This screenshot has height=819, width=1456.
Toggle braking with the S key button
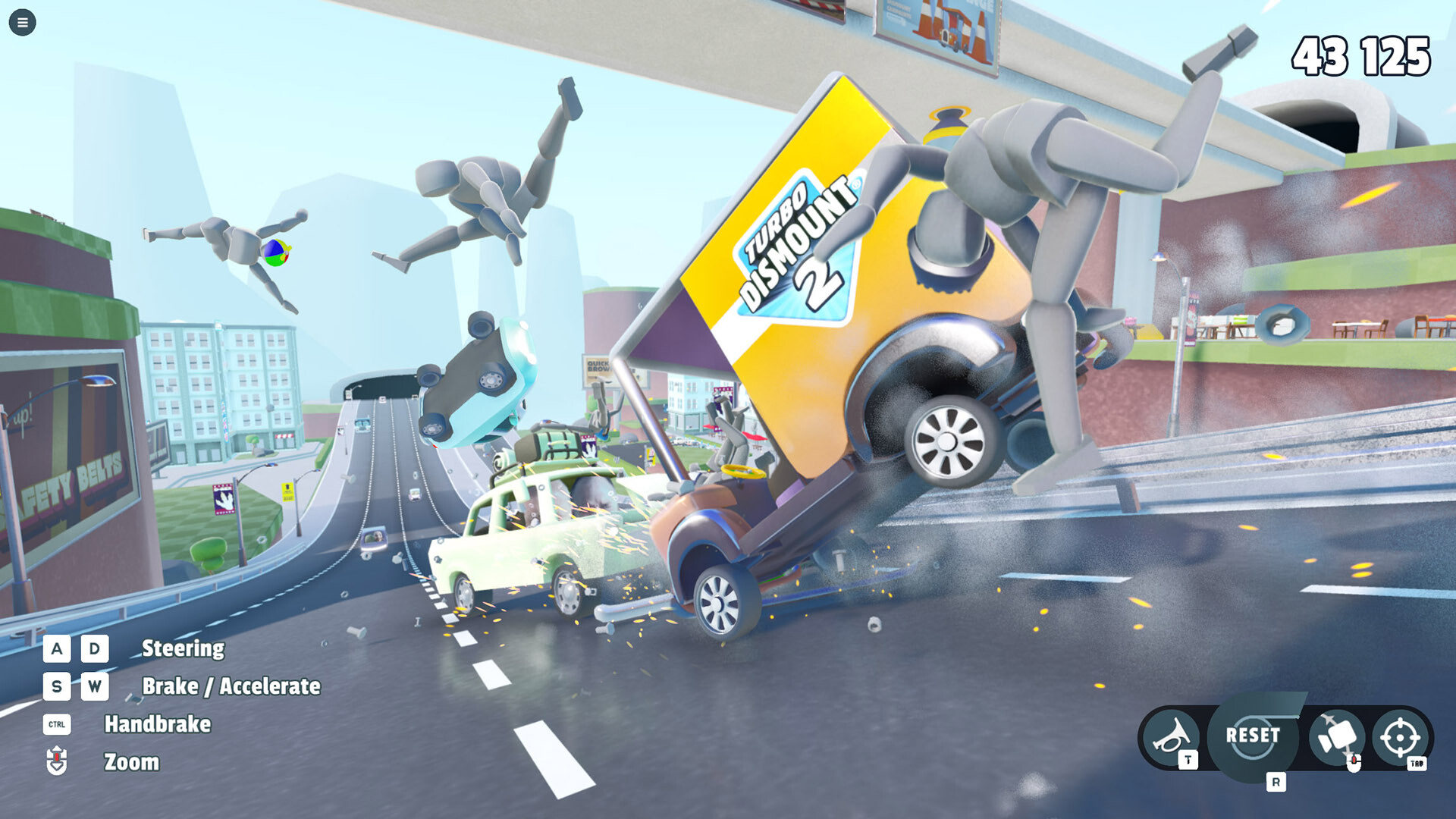click(56, 687)
